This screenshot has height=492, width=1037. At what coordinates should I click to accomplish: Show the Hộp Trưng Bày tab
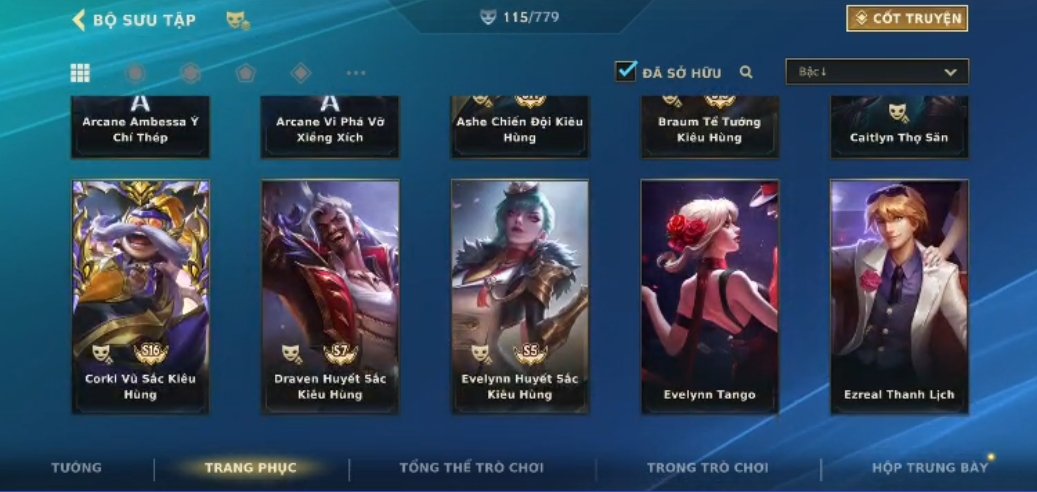pyautogui.click(x=929, y=468)
